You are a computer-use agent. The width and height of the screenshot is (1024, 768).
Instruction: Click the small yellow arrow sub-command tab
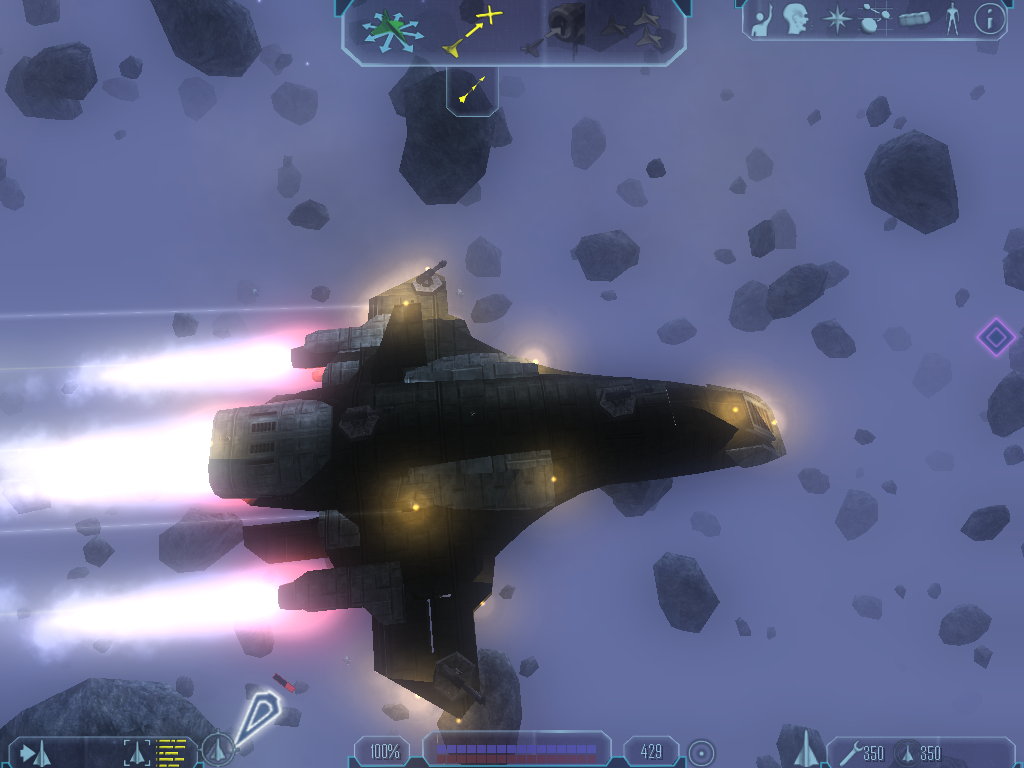pos(471,89)
